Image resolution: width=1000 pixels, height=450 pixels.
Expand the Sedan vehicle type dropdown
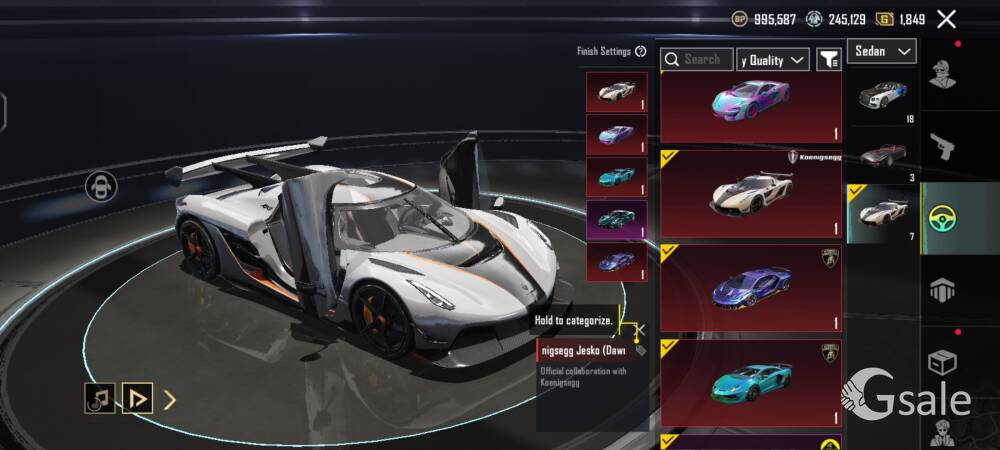coord(882,51)
